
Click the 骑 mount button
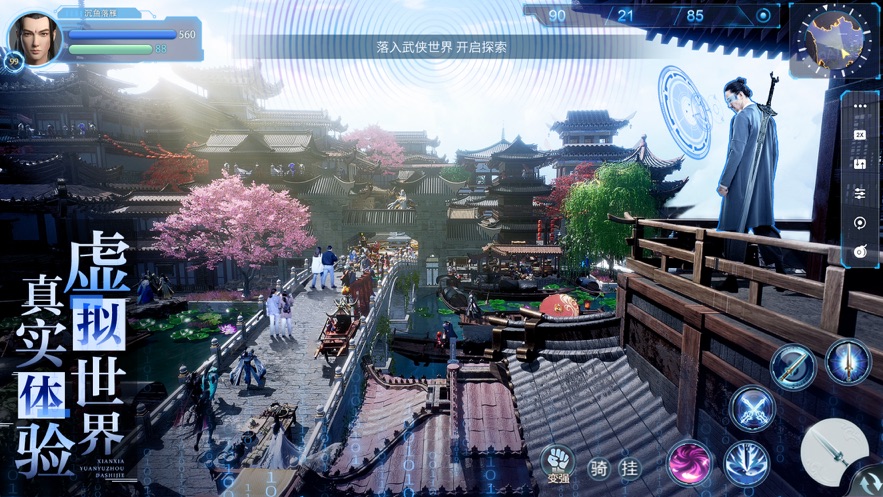[599, 467]
